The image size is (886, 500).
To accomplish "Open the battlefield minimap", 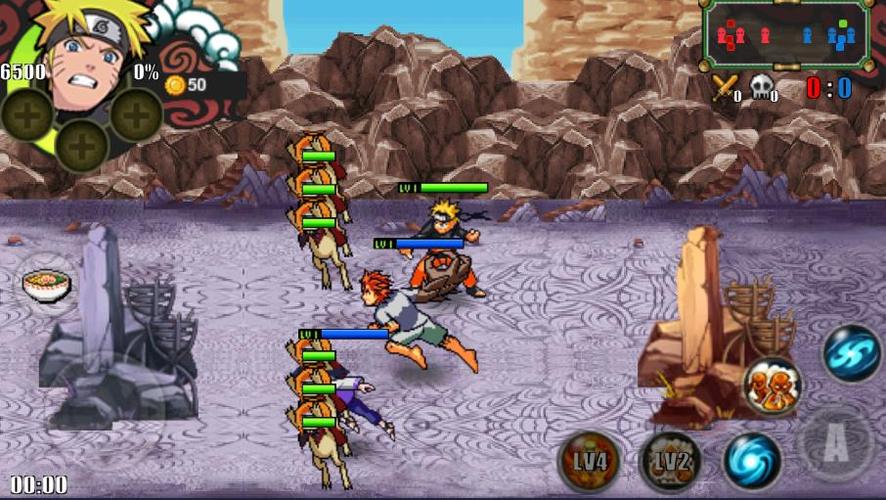I will point(785,36).
